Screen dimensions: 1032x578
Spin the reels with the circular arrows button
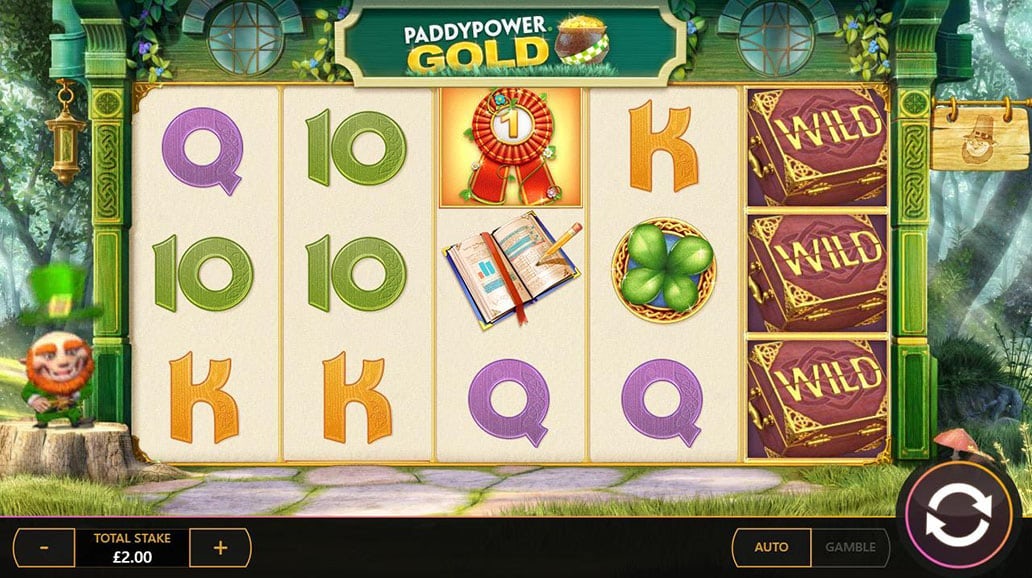coord(958,516)
